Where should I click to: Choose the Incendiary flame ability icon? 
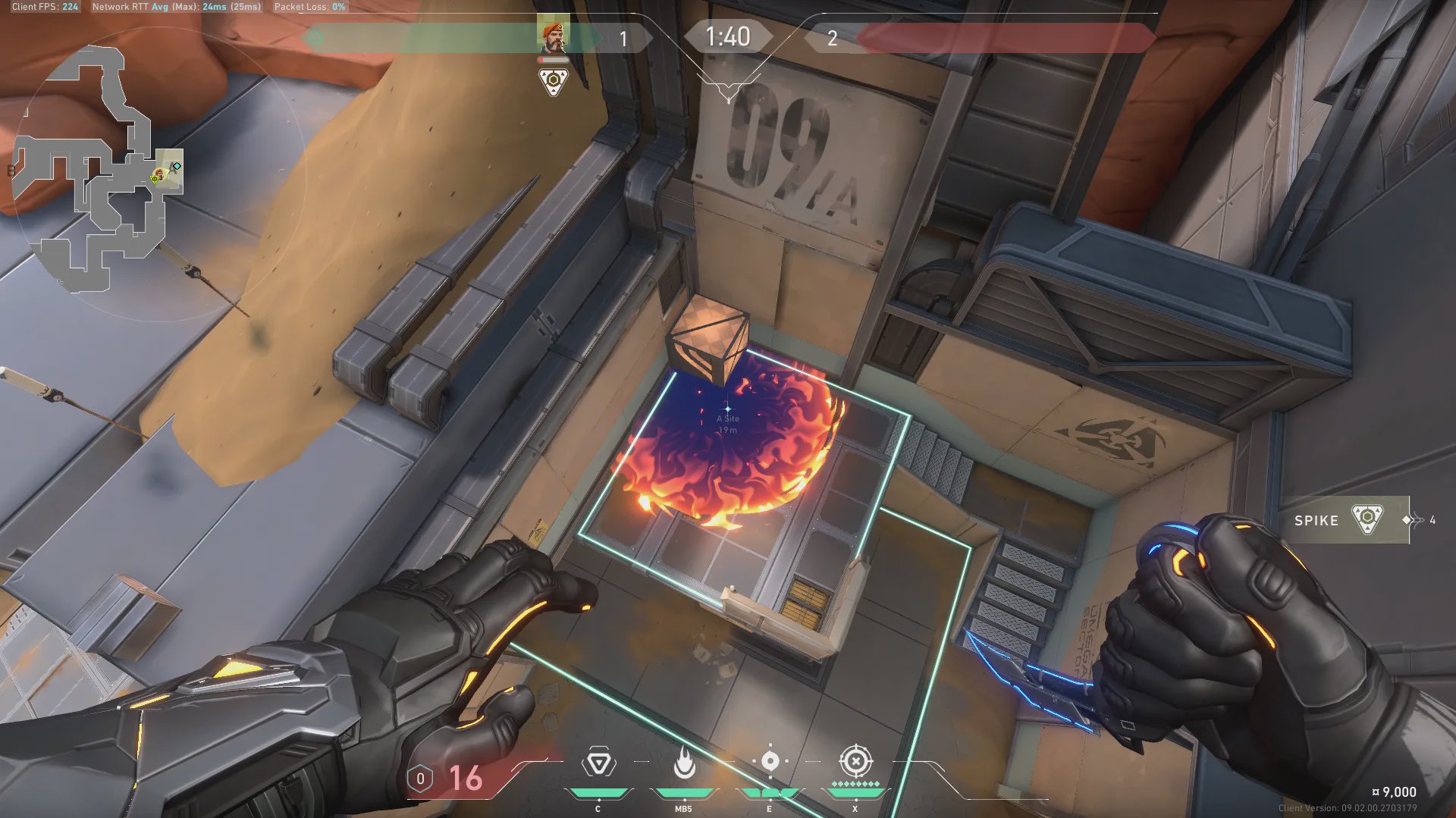coord(684,763)
